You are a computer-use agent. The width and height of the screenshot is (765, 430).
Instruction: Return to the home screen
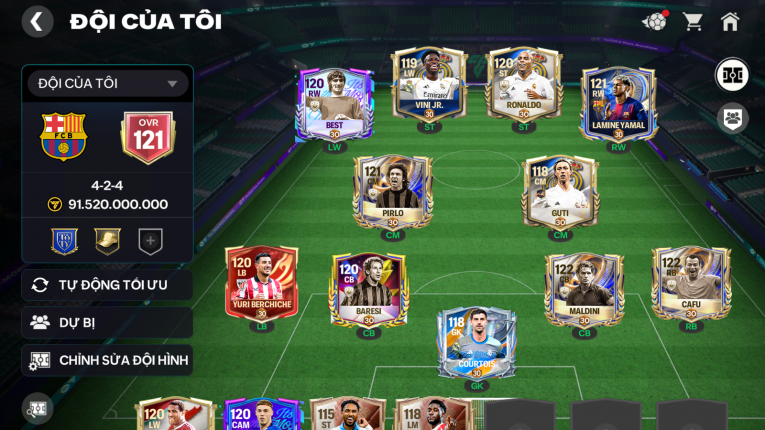[x=730, y=21]
